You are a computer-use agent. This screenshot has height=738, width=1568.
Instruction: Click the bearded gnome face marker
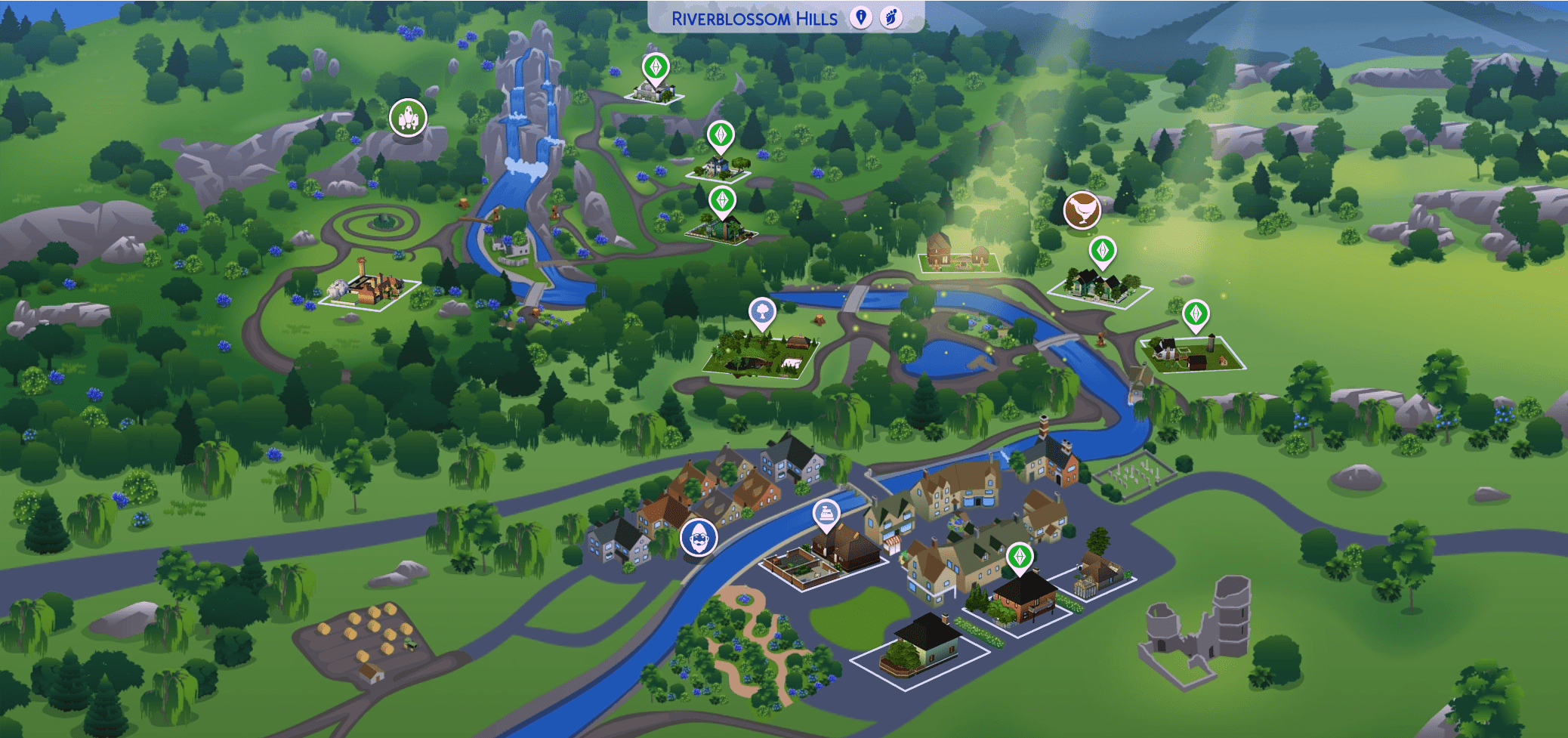(x=699, y=538)
